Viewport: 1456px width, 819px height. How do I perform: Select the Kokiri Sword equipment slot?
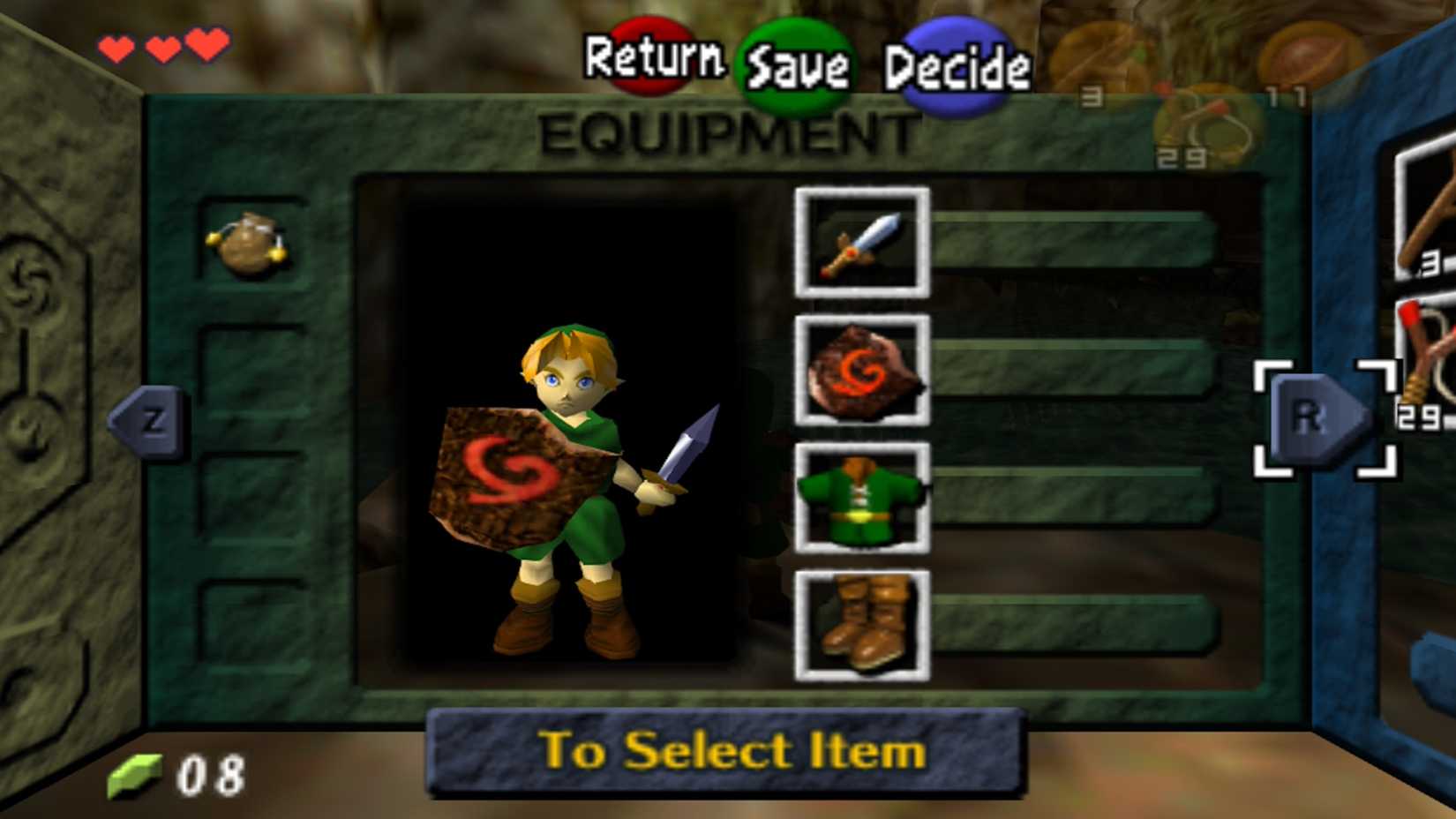[863, 242]
